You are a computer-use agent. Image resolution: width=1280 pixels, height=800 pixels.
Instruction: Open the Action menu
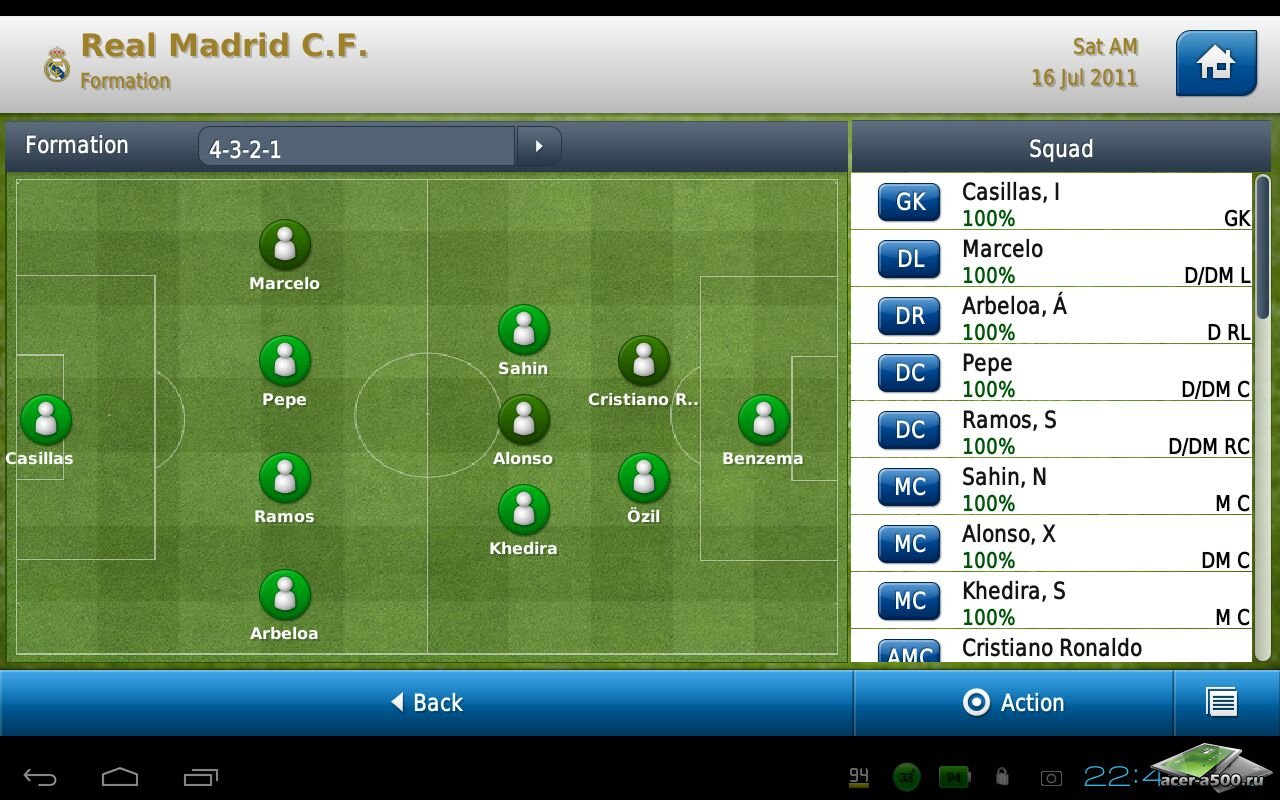click(1014, 703)
